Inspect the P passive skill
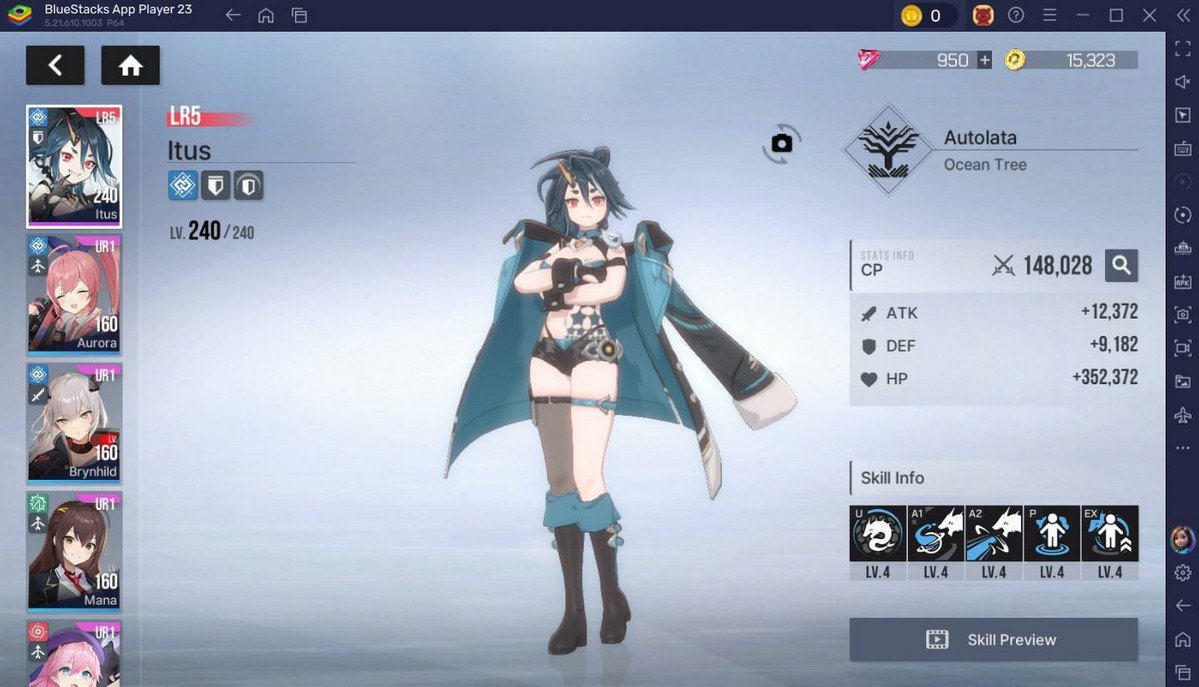1199x687 pixels. click(1051, 533)
